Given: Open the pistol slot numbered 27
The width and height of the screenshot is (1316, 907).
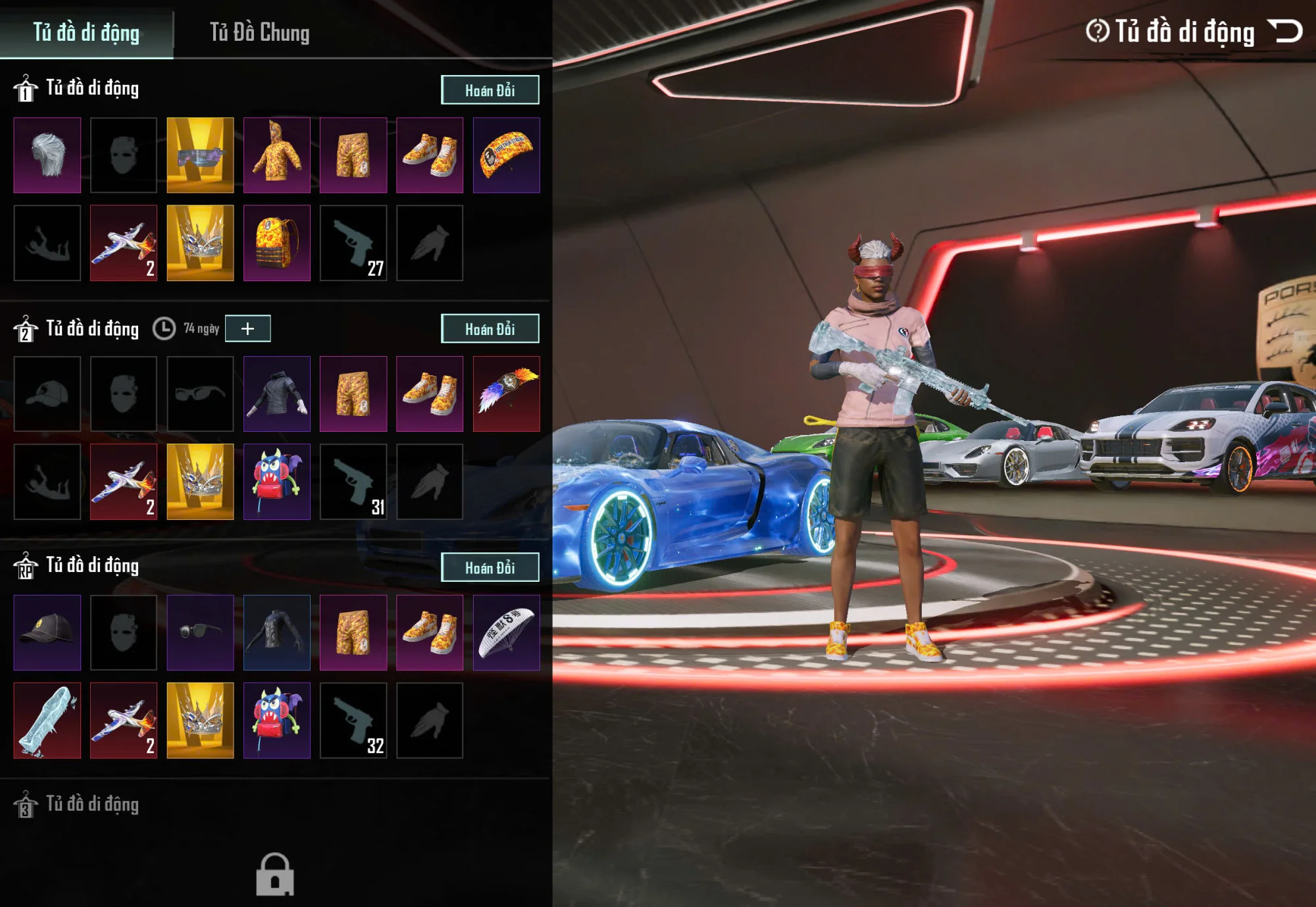Looking at the screenshot, I should (353, 243).
